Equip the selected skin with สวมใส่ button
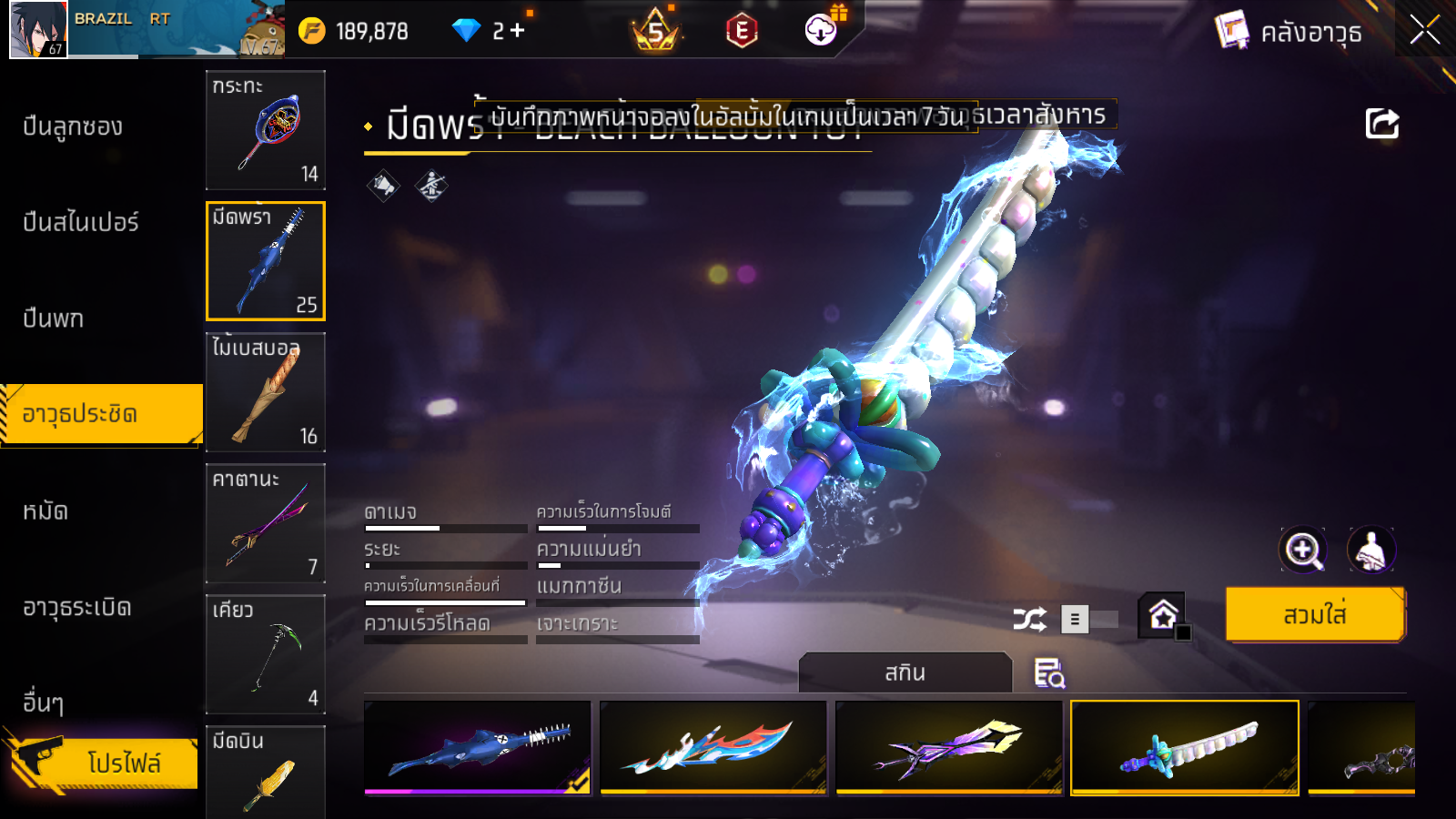Screen dimensions: 1456x819 click(x=1315, y=615)
